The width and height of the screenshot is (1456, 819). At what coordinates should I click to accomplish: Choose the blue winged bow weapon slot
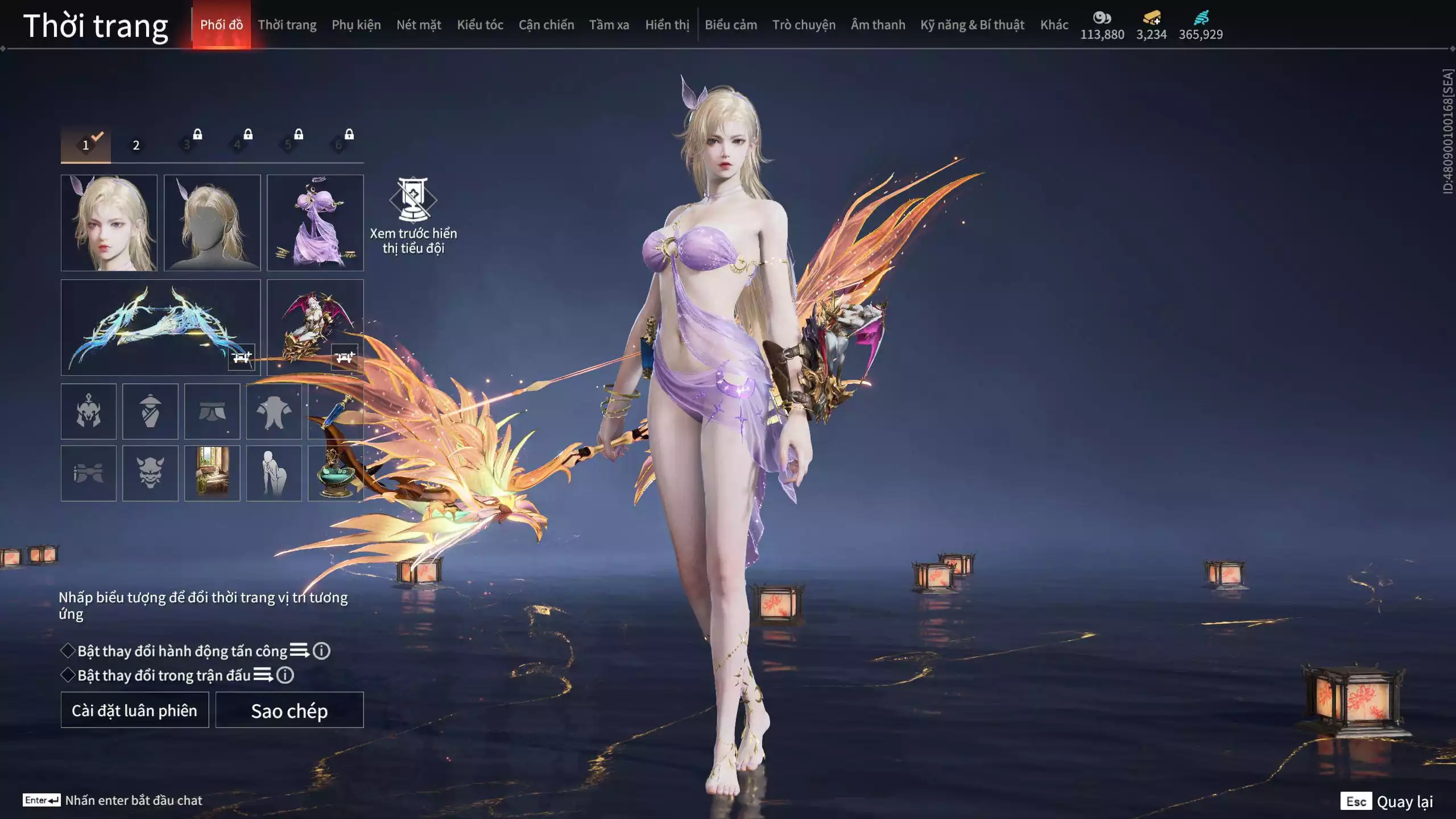[x=160, y=327]
